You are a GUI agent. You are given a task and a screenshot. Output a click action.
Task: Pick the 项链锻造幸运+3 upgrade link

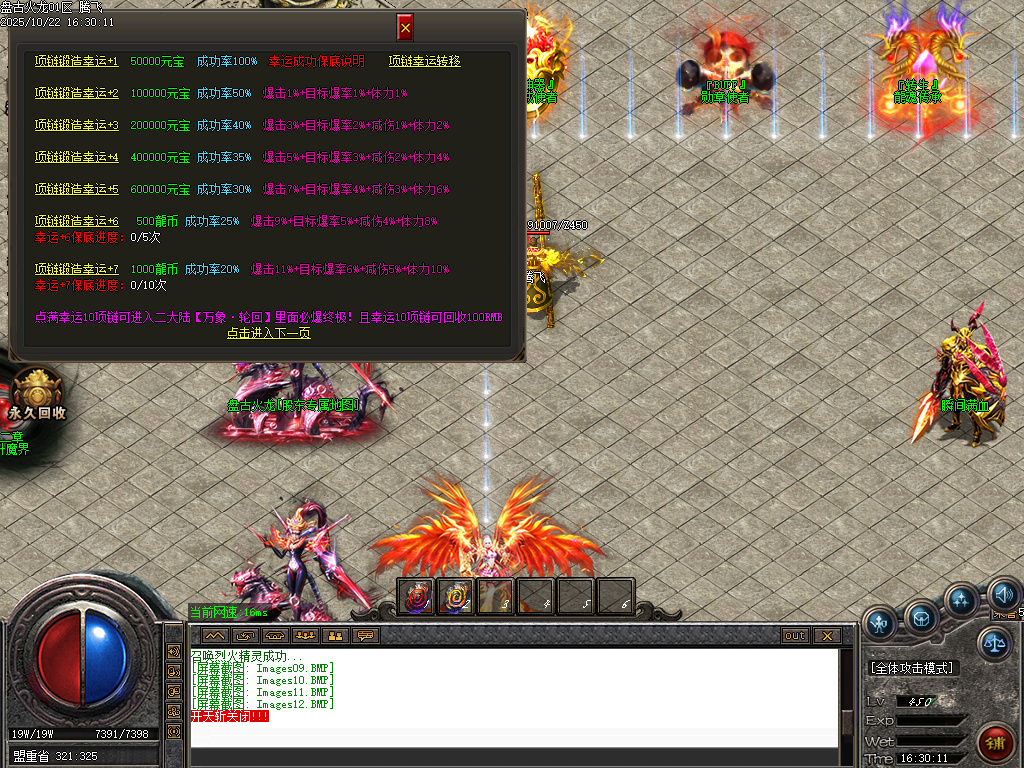pyautogui.click(x=77, y=126)
